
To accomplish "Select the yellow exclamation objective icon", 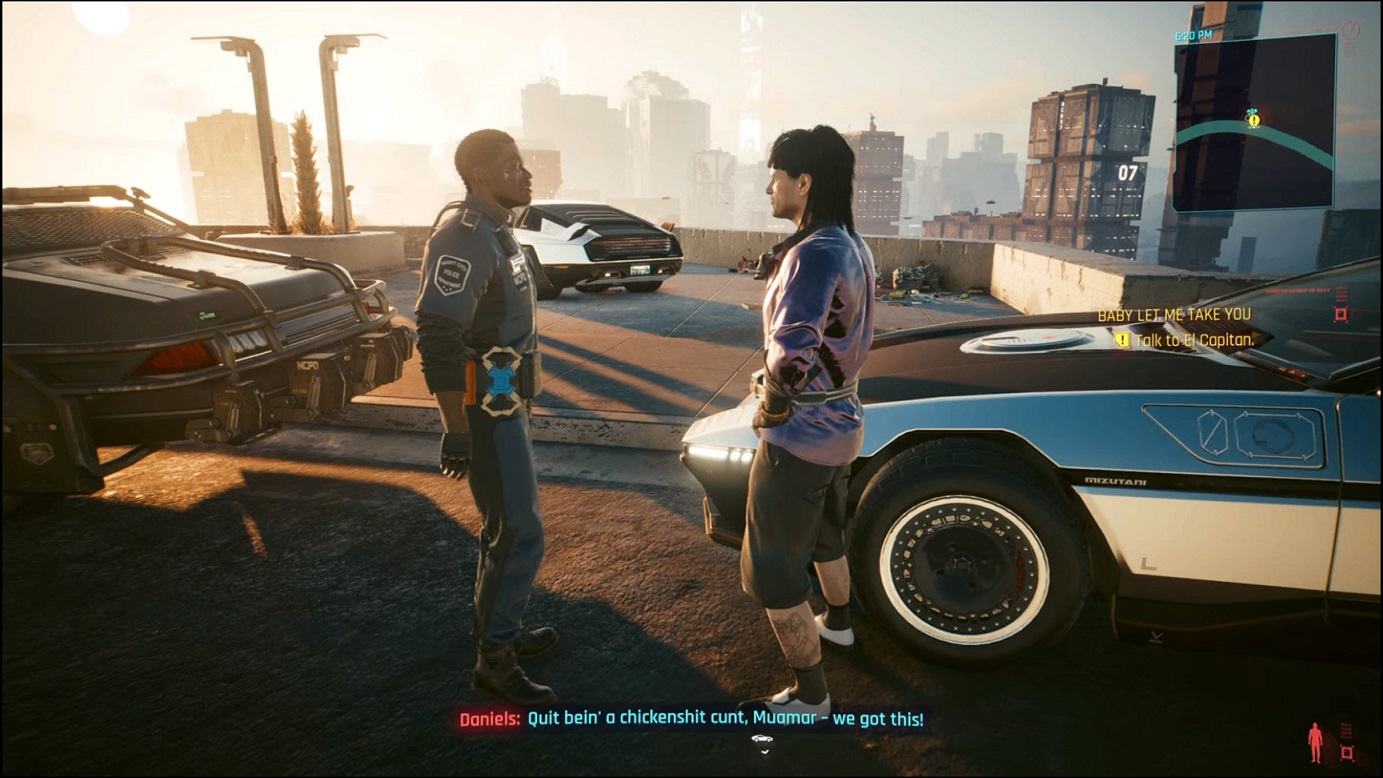I will pyautogui.click(x=1122, y=338).
